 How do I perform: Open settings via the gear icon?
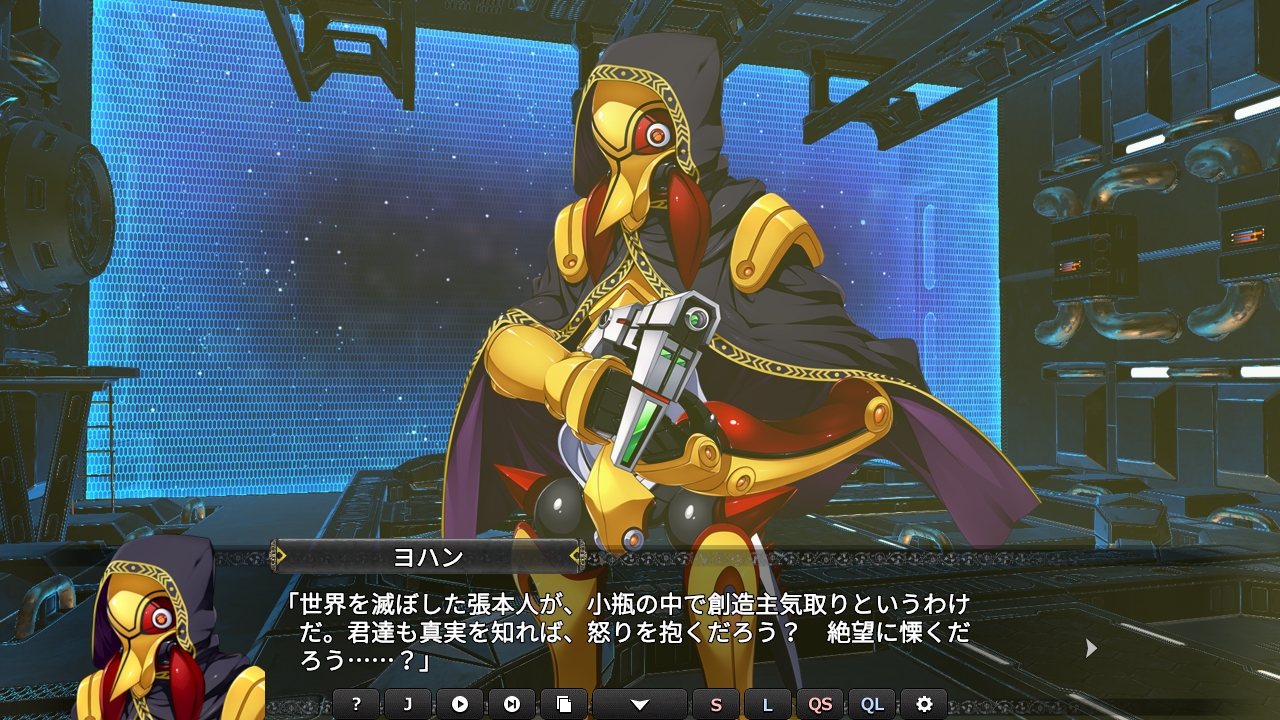tap(924, 704)
